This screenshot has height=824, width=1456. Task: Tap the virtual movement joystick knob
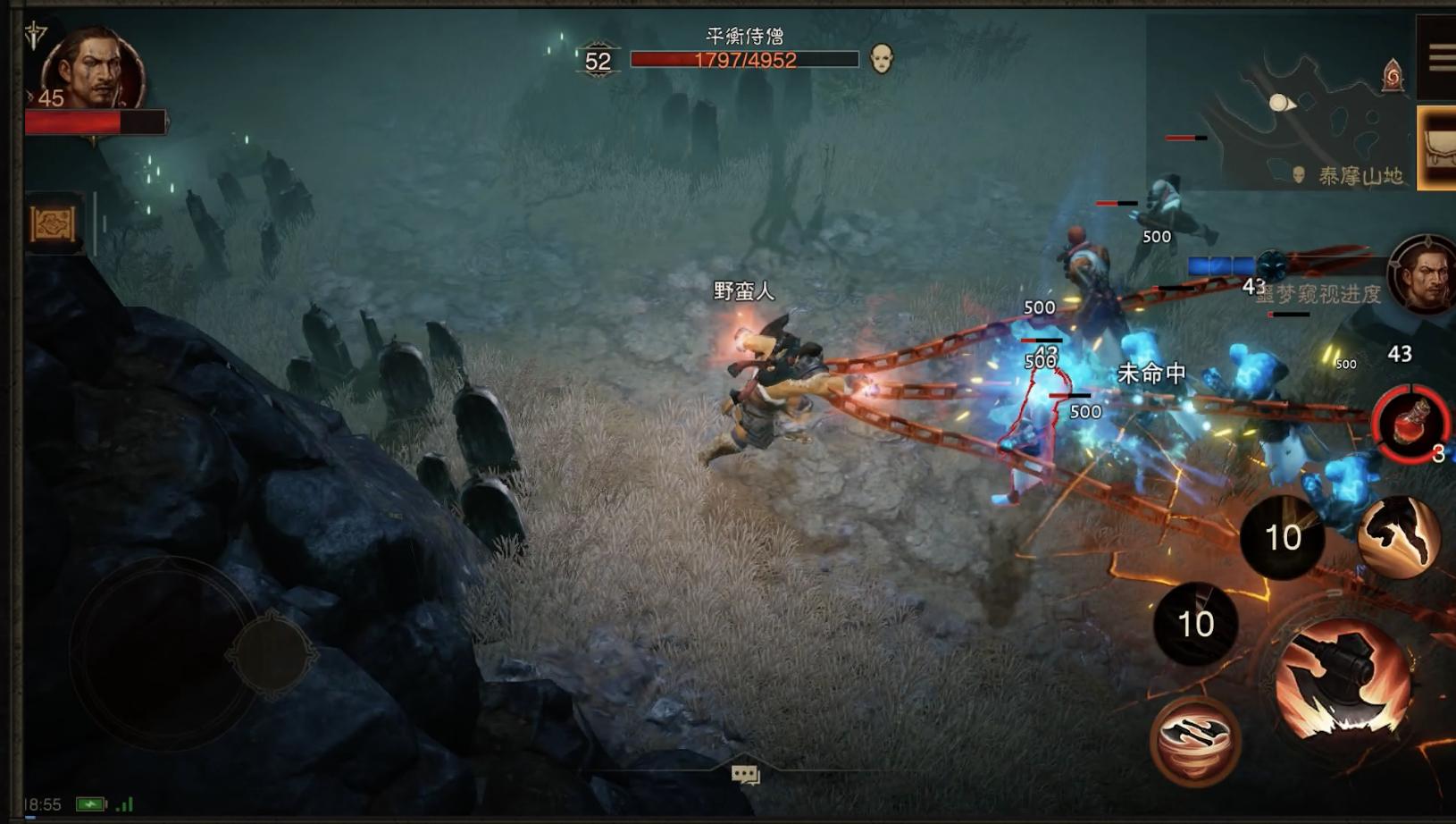(x=272, y=653)
